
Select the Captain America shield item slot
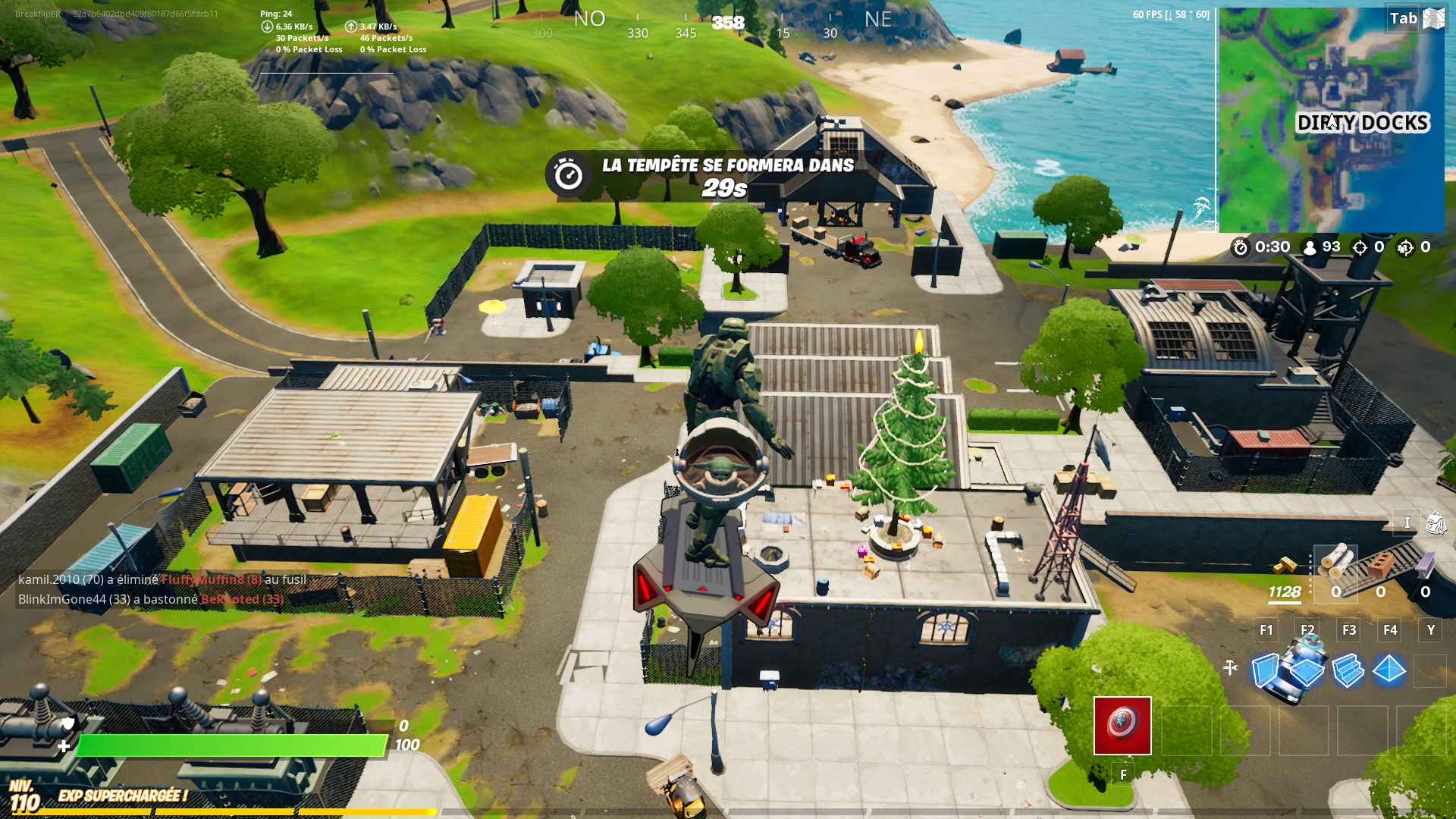point(1121,726)
